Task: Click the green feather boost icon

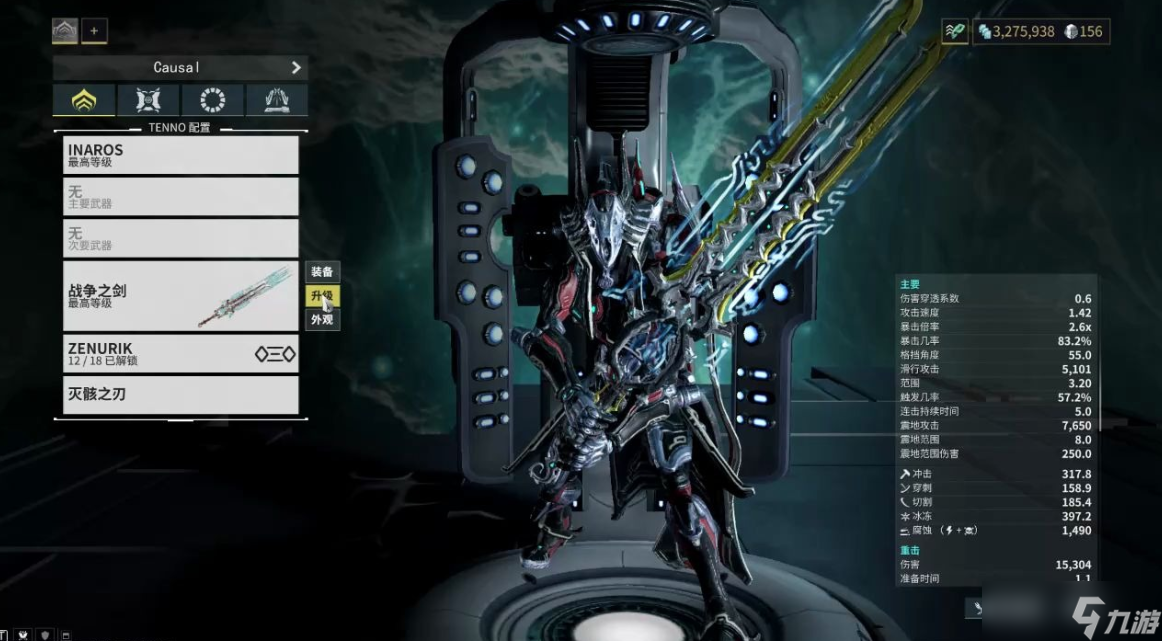Action: coord(955,32)
